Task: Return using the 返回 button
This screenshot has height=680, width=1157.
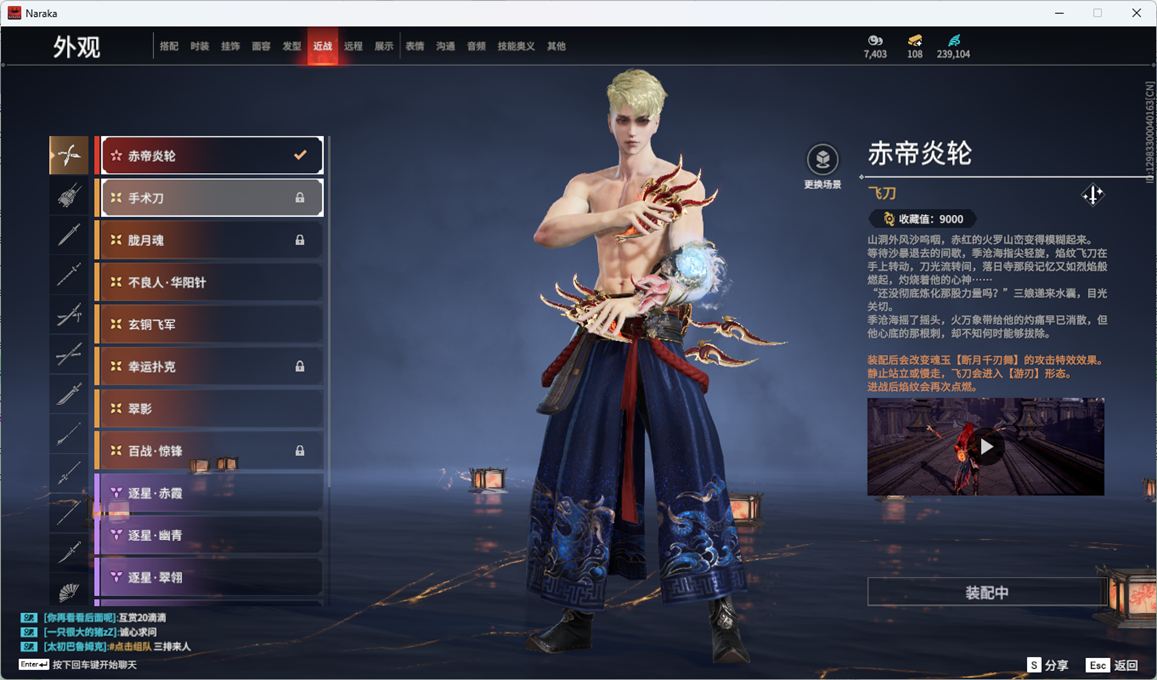Action: point(1112,665)
